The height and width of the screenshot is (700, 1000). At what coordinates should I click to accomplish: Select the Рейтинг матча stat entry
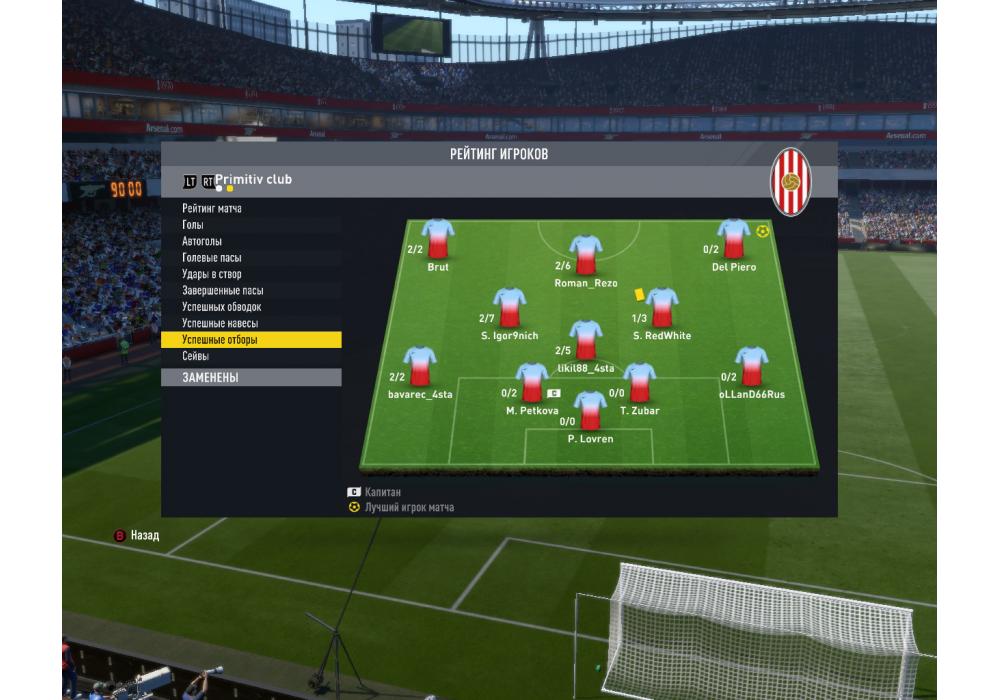tap(212, 209)
